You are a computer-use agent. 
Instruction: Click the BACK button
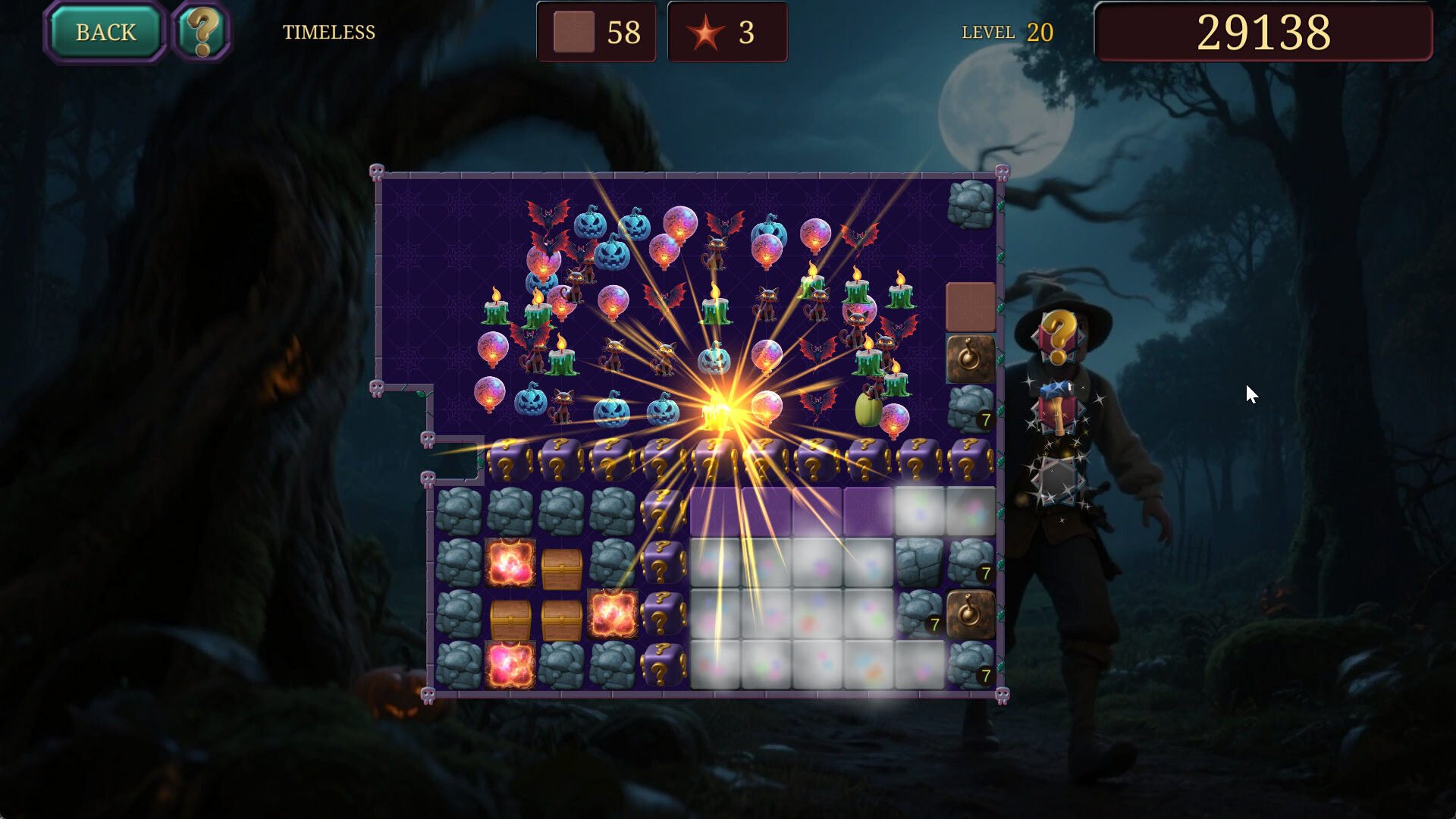tap(104, 32)
